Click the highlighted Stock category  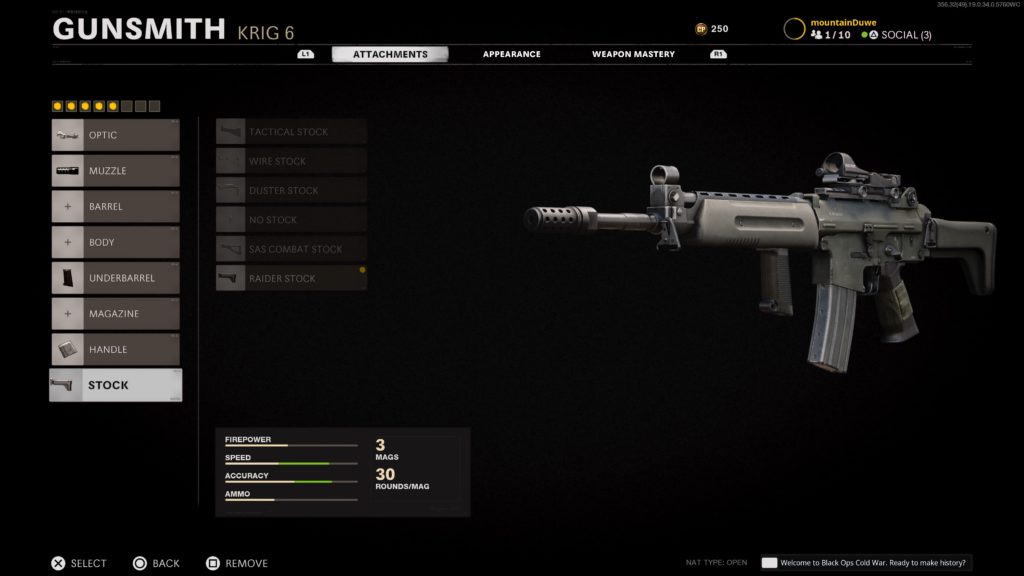[x=116, y=385]
